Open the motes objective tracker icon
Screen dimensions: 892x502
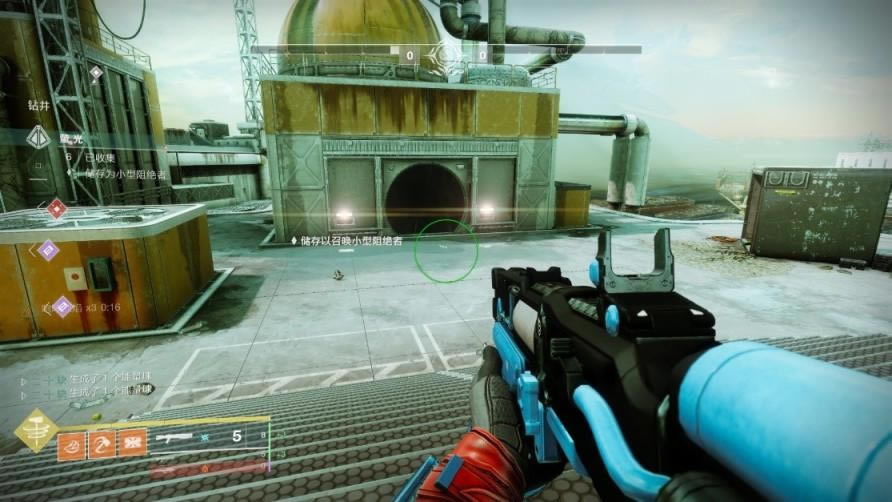(39, 137)
